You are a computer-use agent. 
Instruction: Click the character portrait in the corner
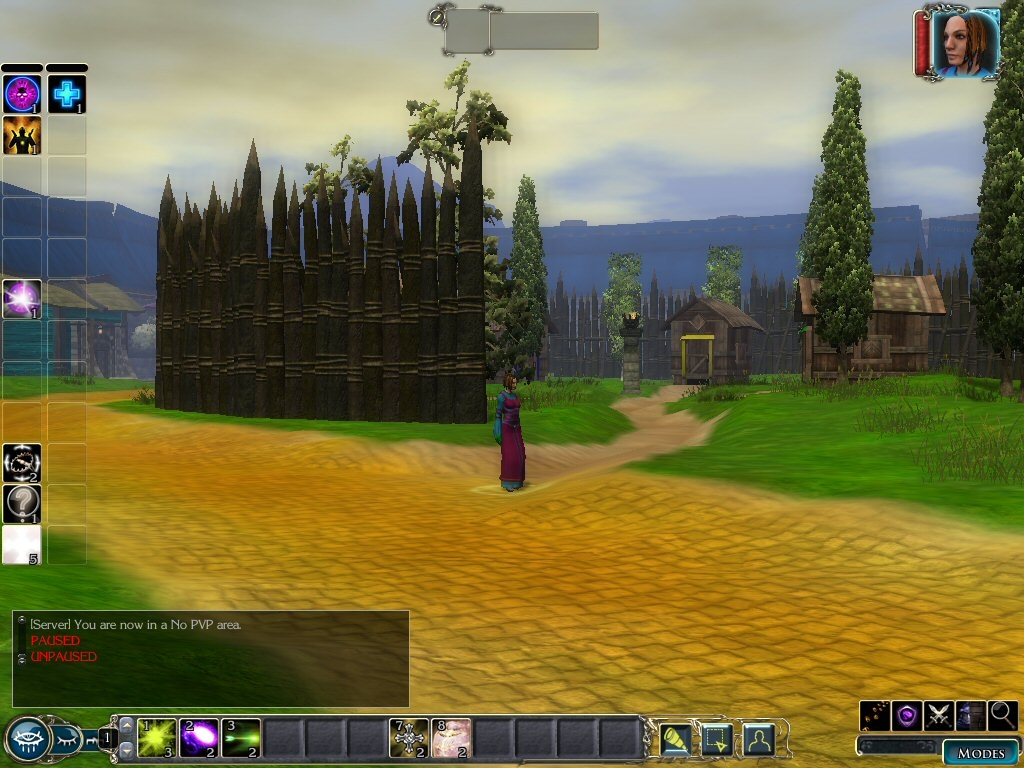pos(965,43)
